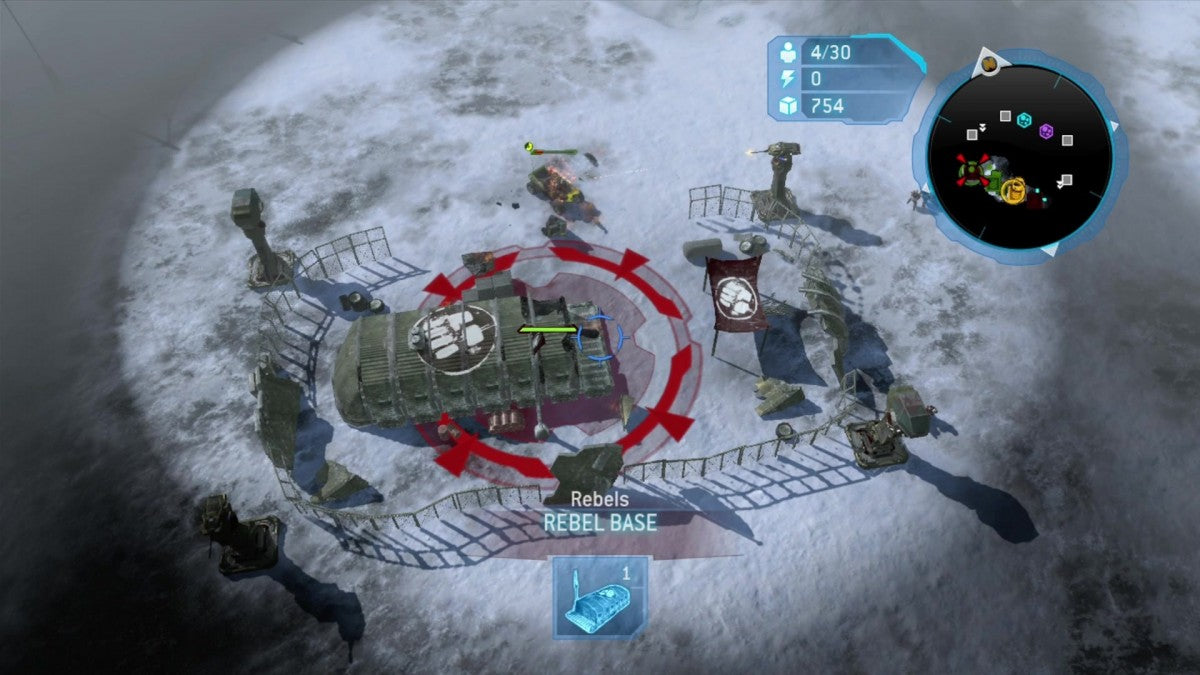Jump to the purple hexagon minimap marker
This screenshot has width=1200, height=675.
(x=1046, y=131)
